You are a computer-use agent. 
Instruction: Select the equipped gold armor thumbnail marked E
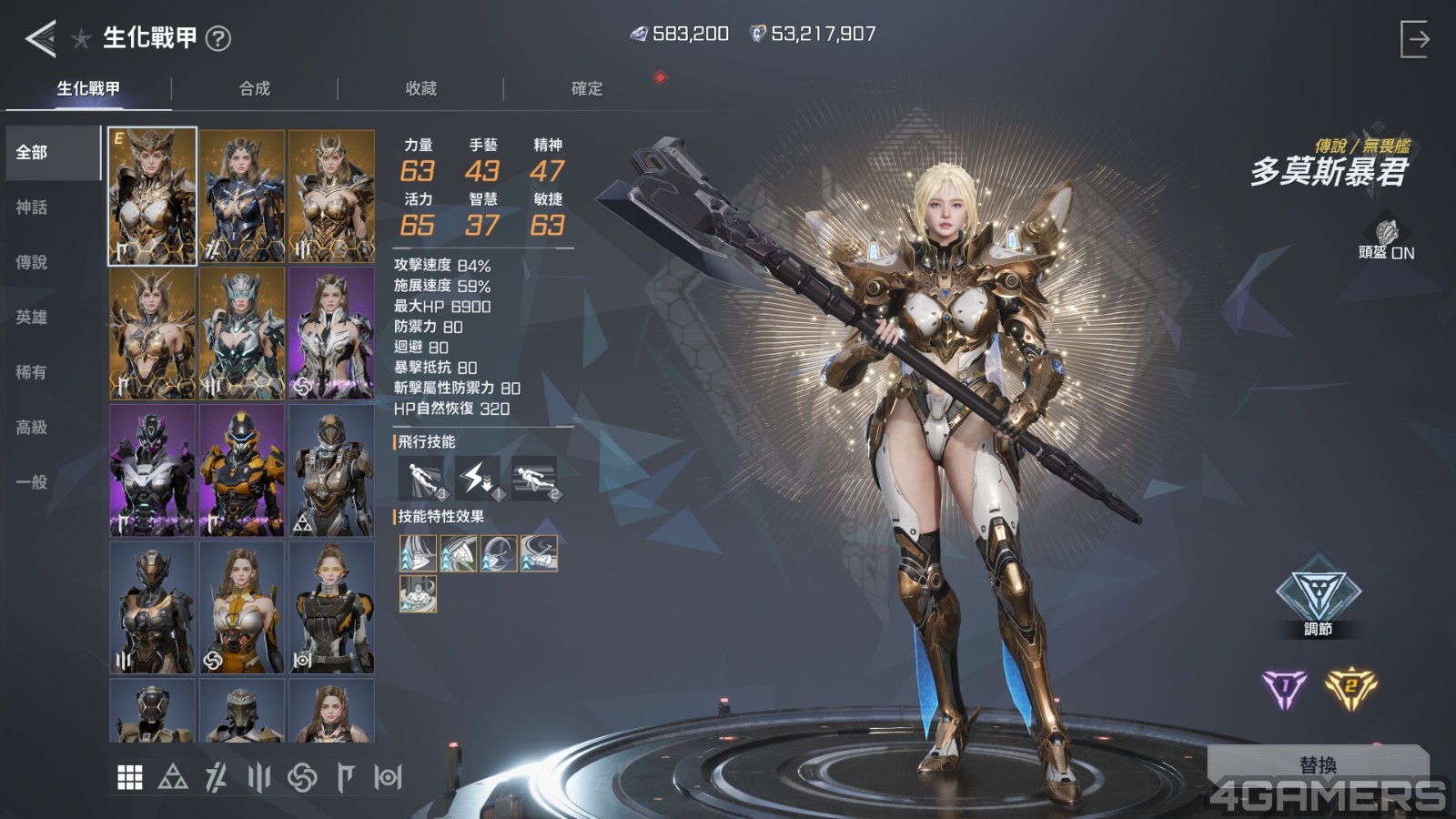152,197
